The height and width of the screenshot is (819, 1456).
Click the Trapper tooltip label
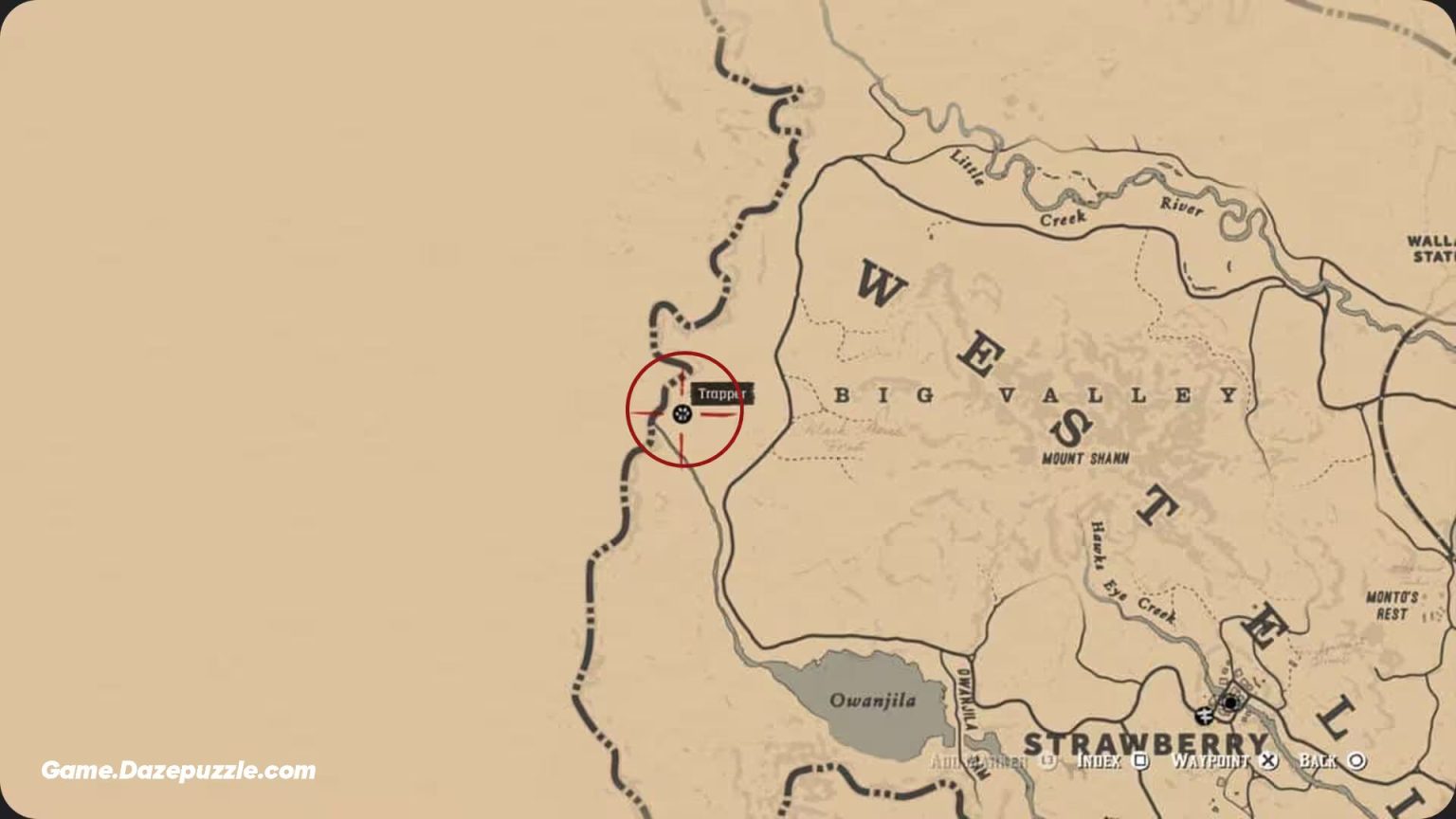click(x=722, y=392)
